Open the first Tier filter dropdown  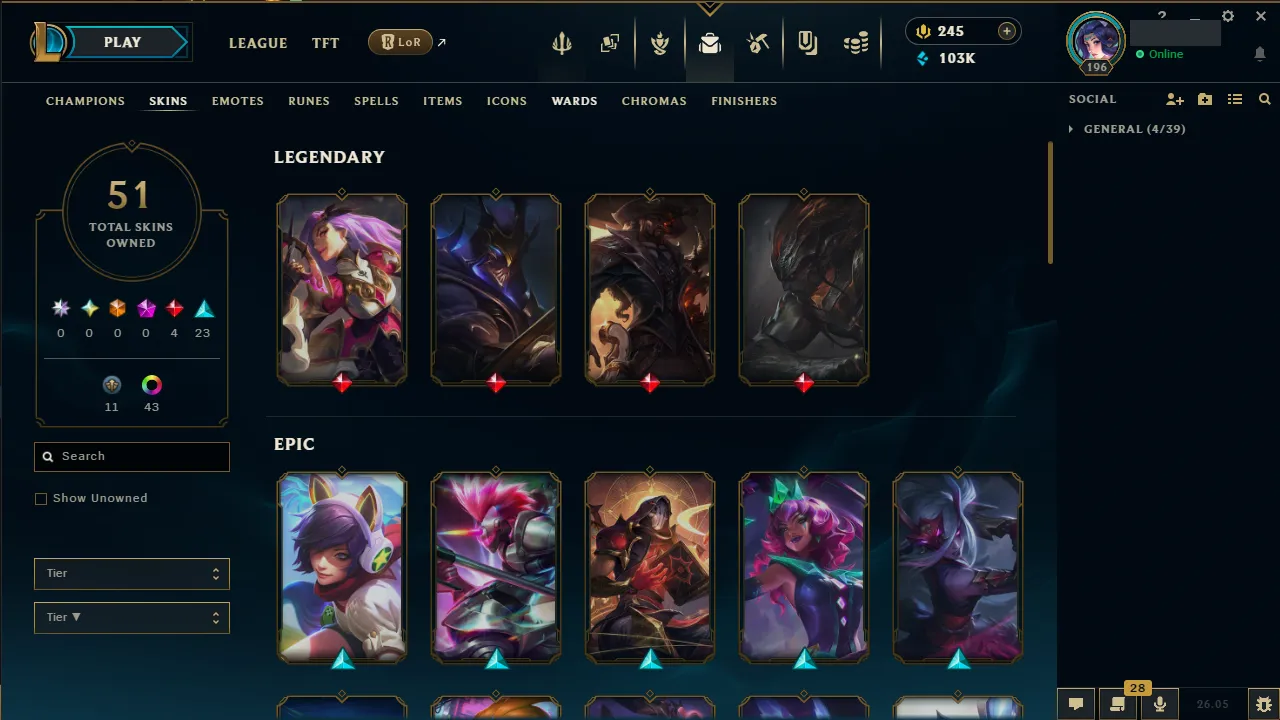131,573
